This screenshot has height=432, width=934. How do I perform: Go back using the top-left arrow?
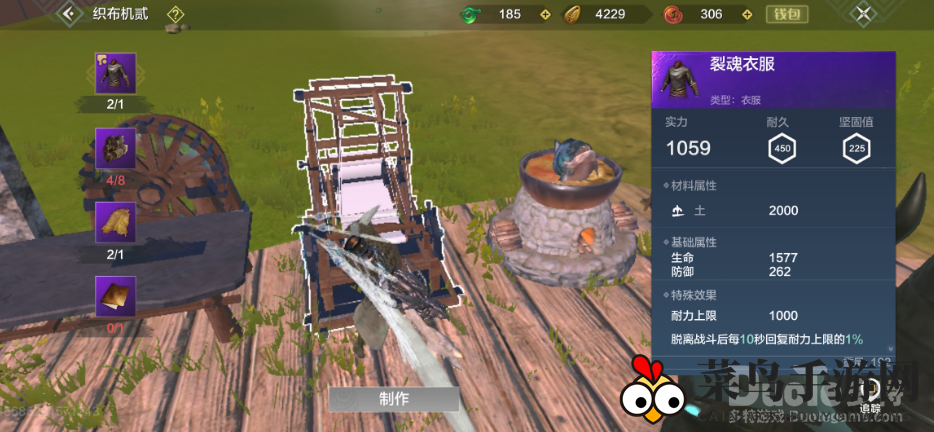click(x=69, y=14)
